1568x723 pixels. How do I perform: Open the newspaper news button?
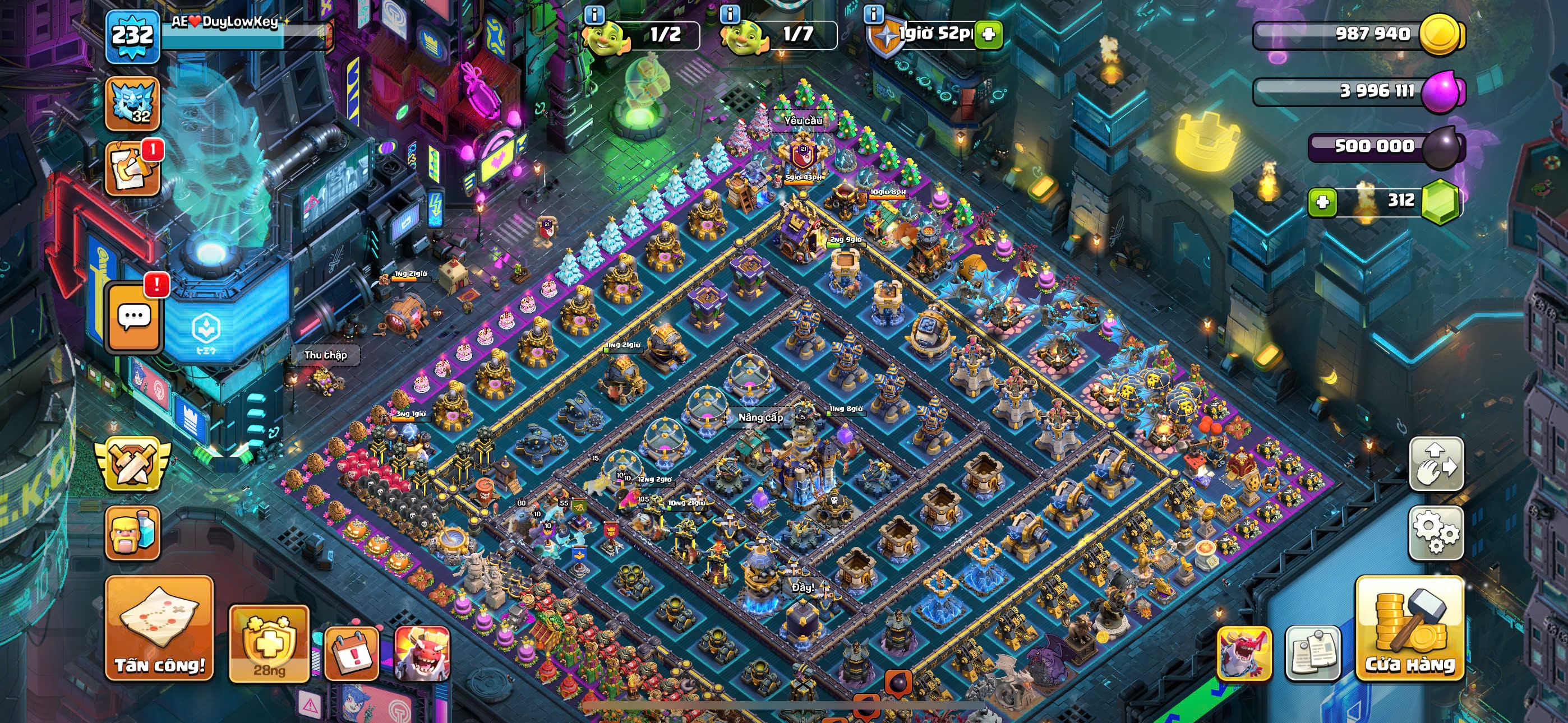tap(1312, 653)
